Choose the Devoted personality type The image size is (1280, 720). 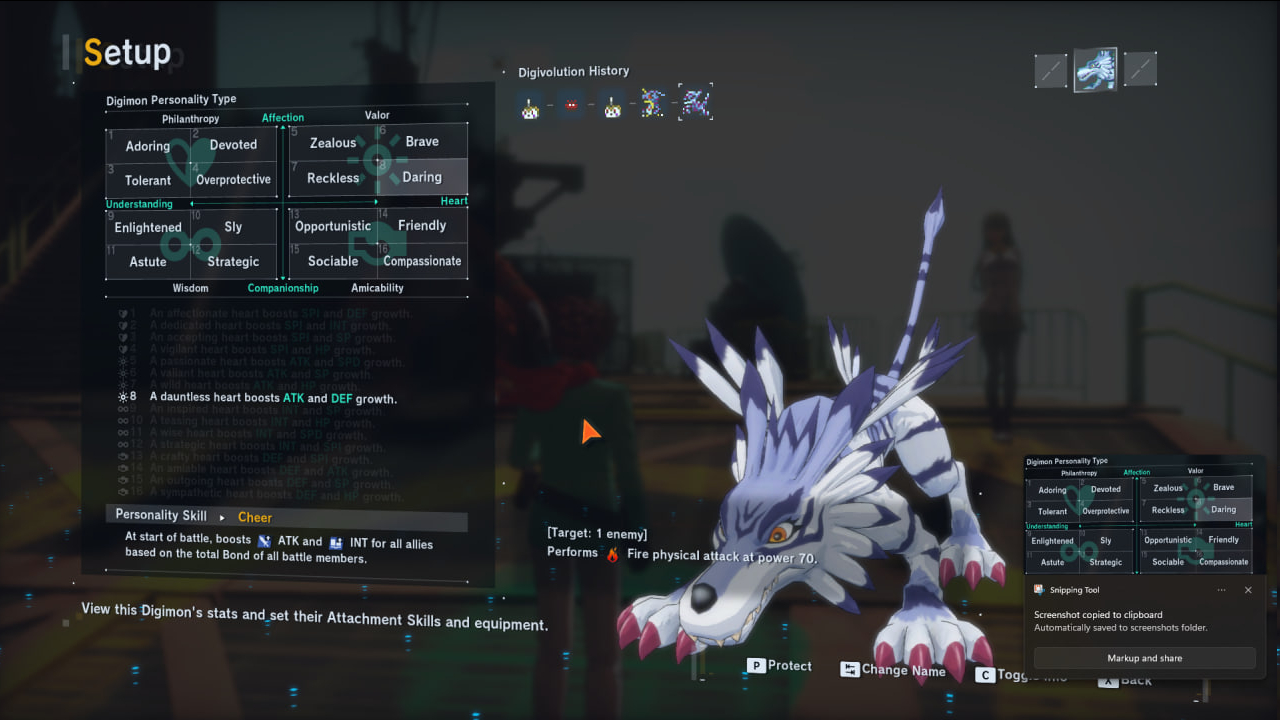[x=233, y=145]
